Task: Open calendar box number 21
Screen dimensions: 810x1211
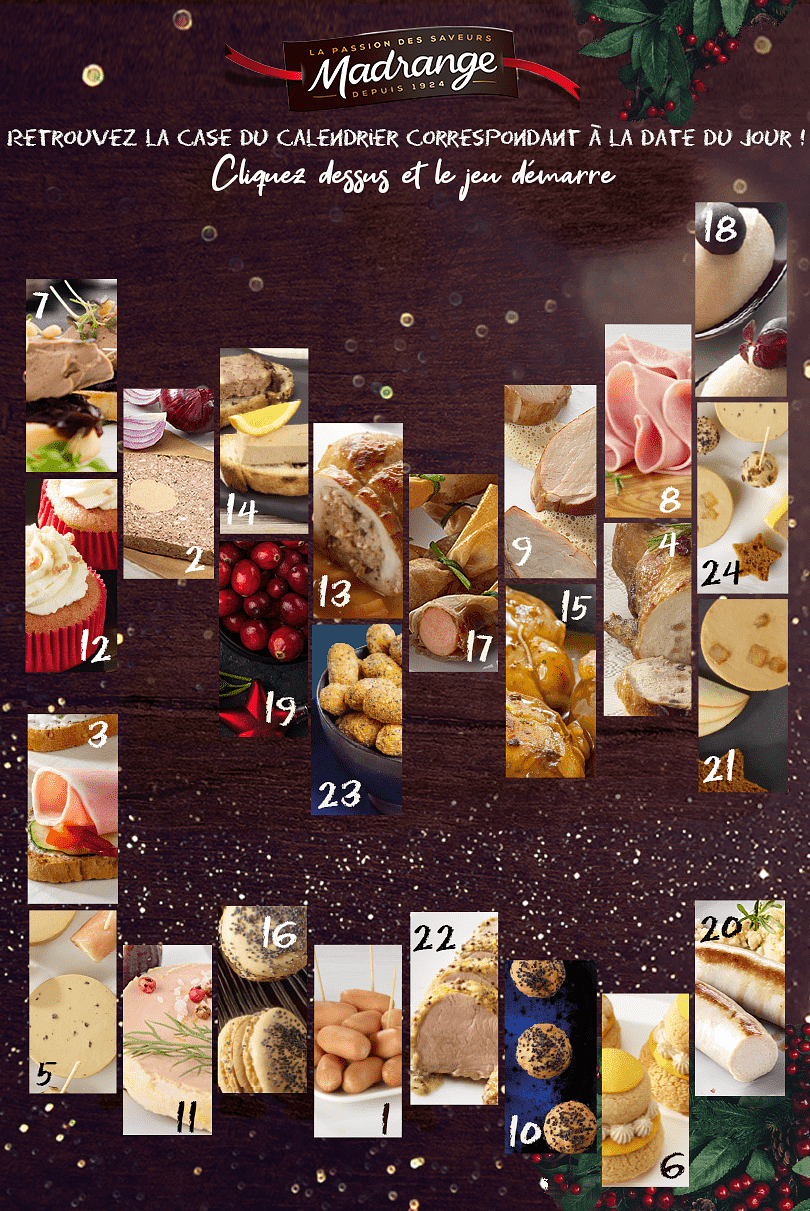Action: pos(742,695)
